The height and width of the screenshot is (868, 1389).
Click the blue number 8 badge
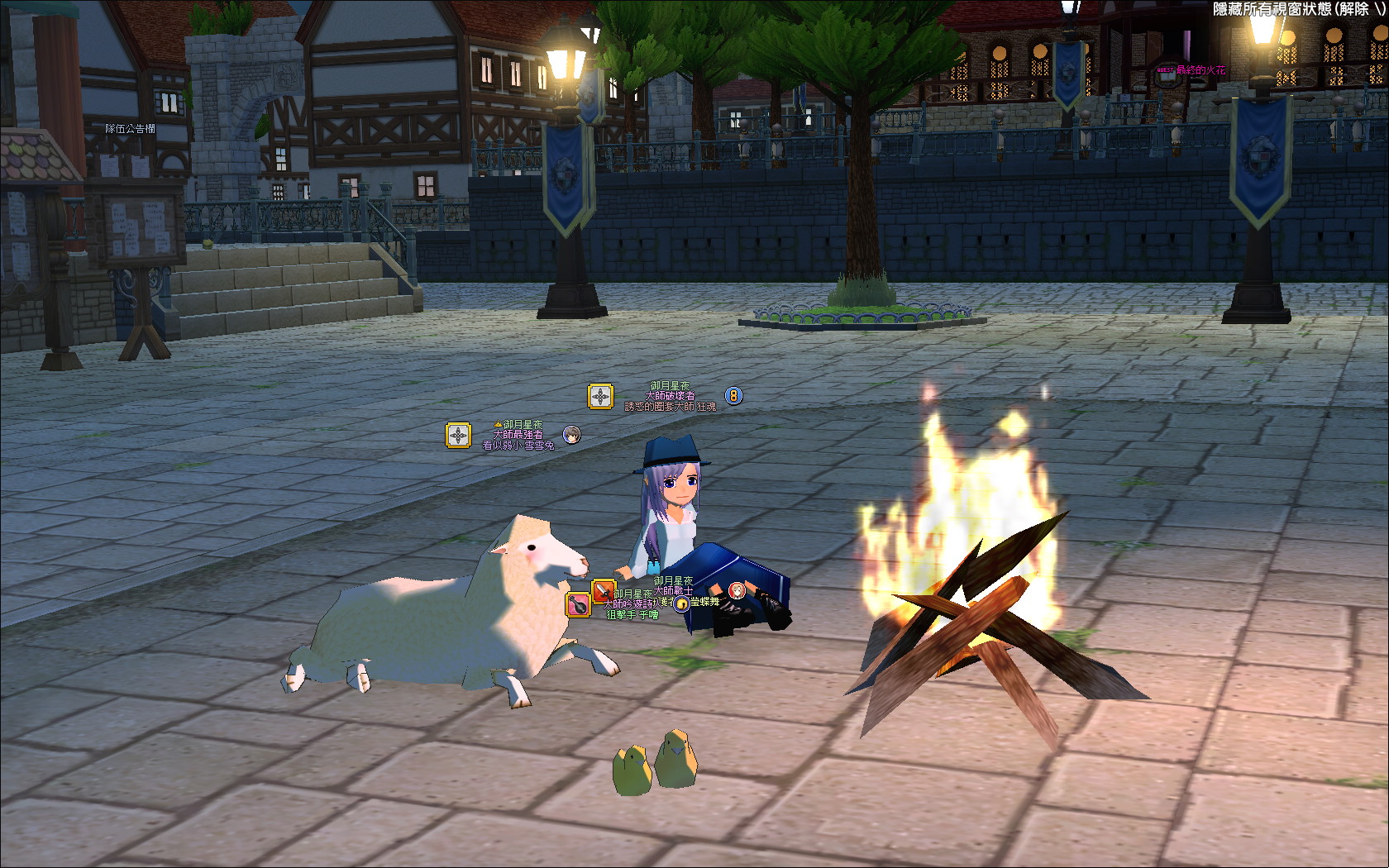tap(733, 396)
